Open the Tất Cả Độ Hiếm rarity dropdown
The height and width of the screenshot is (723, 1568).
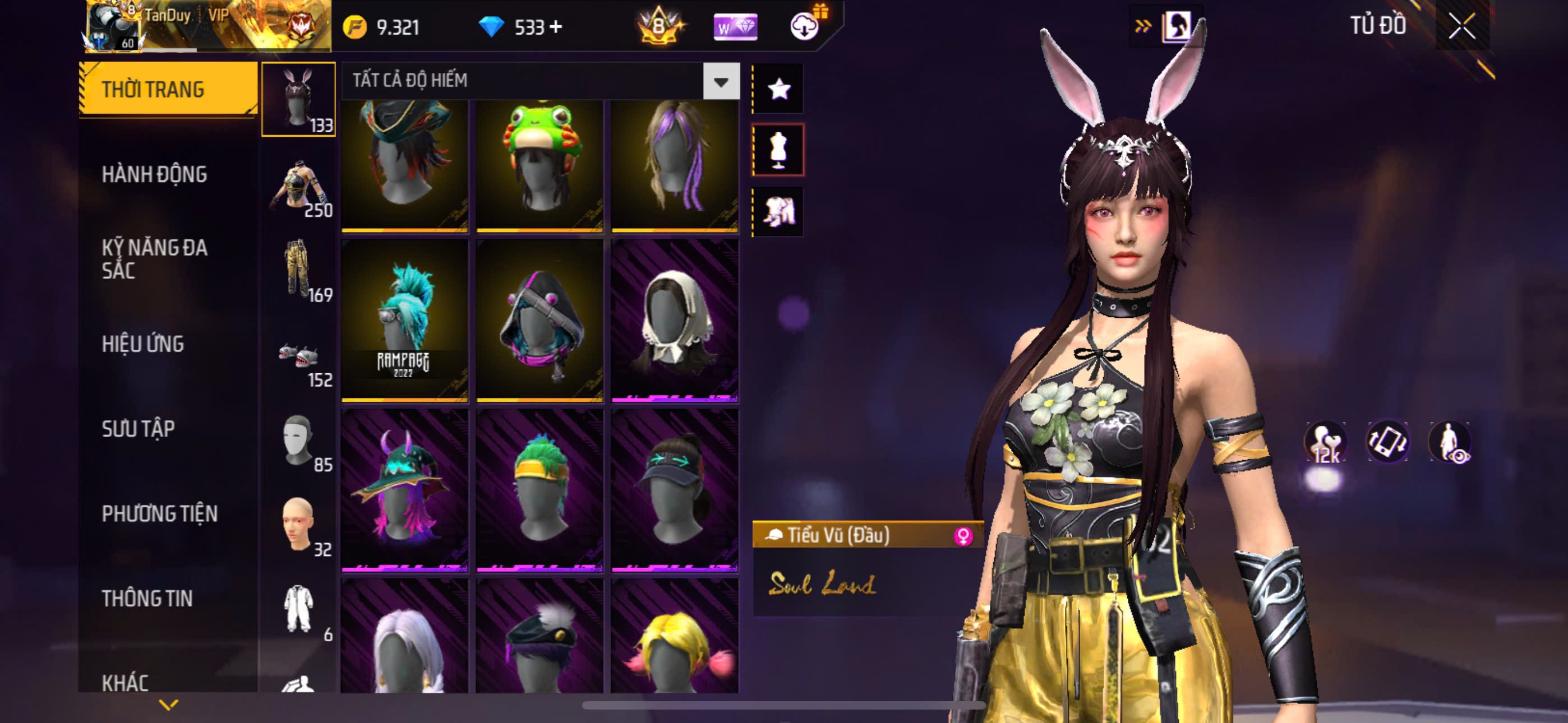click(x=721, y=81)
